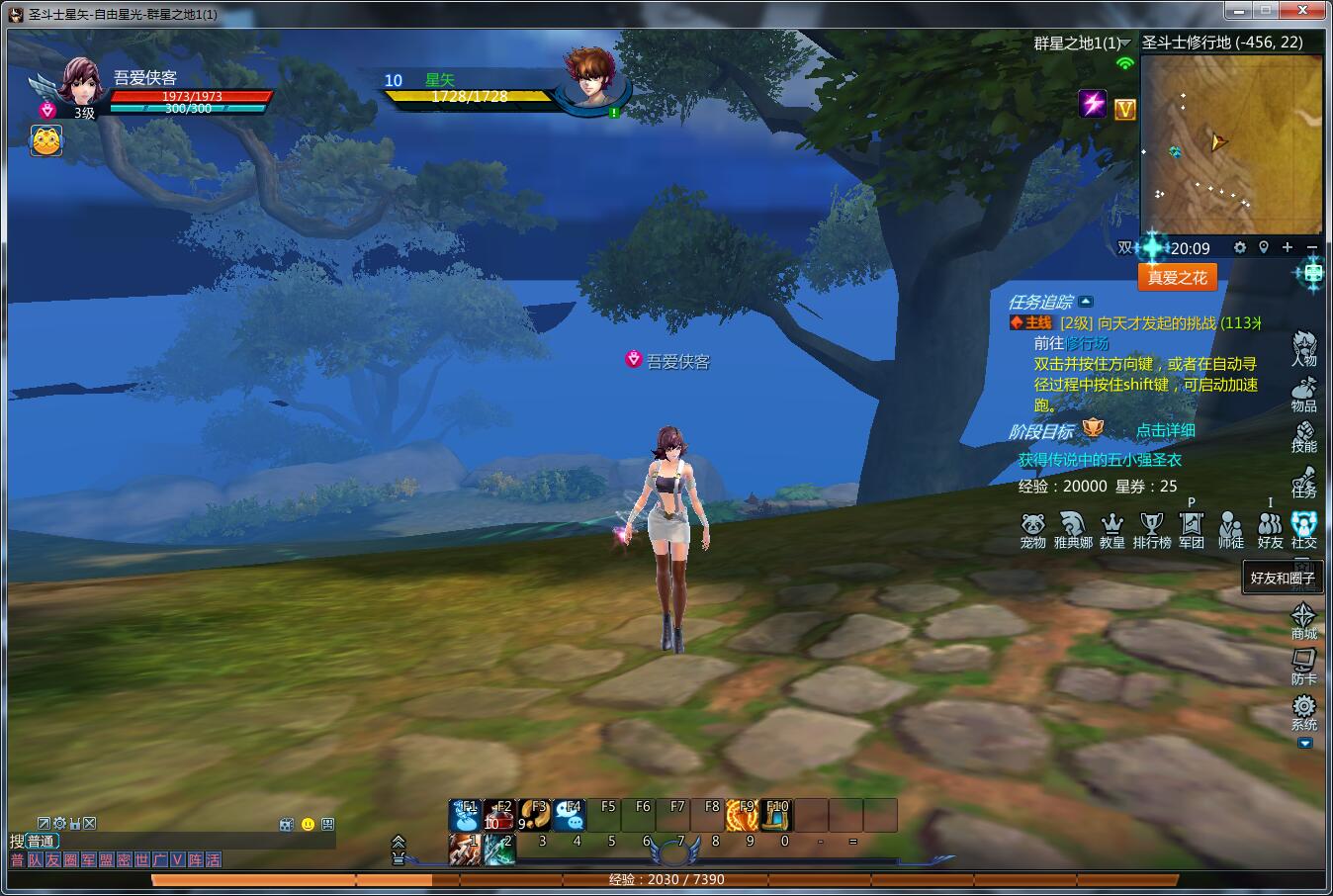The height and width of the screenshot is (896, 1333).
Task: Follow the 修行场 quest destination link
Action: click(1088, 343)
